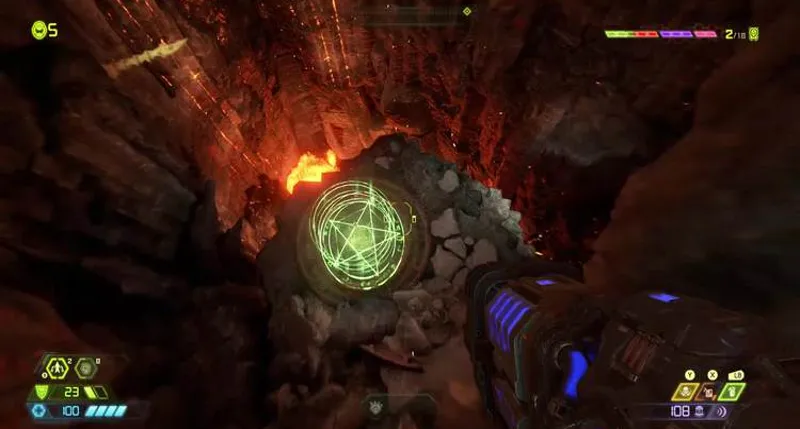Click the compass objective diamond marker
The height and width of the screenshot is (429, 800).
pyautogui.click(x=467, y=12)
